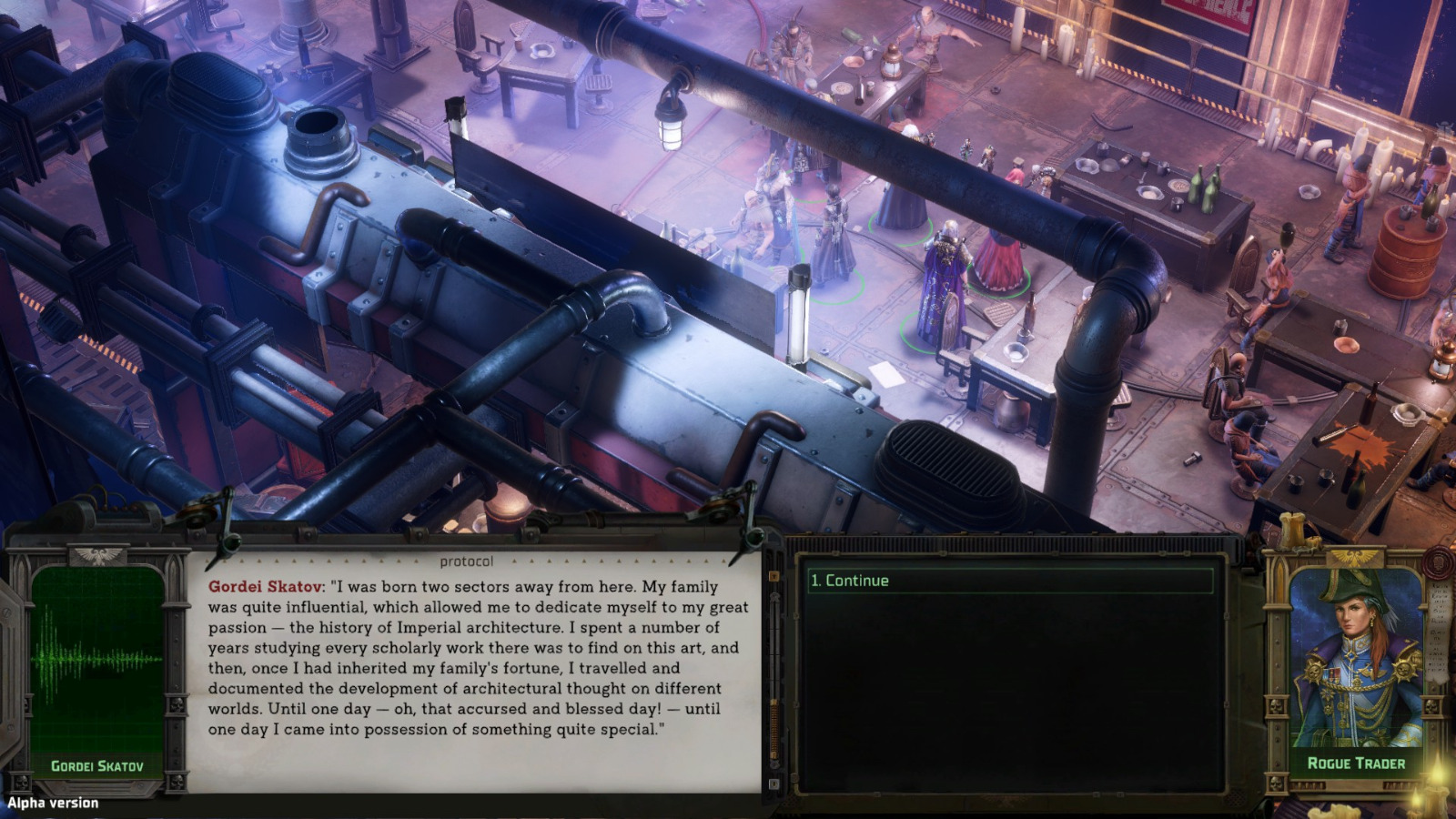Open the Rogue Trader character portrait

(x=1356, y=655)
